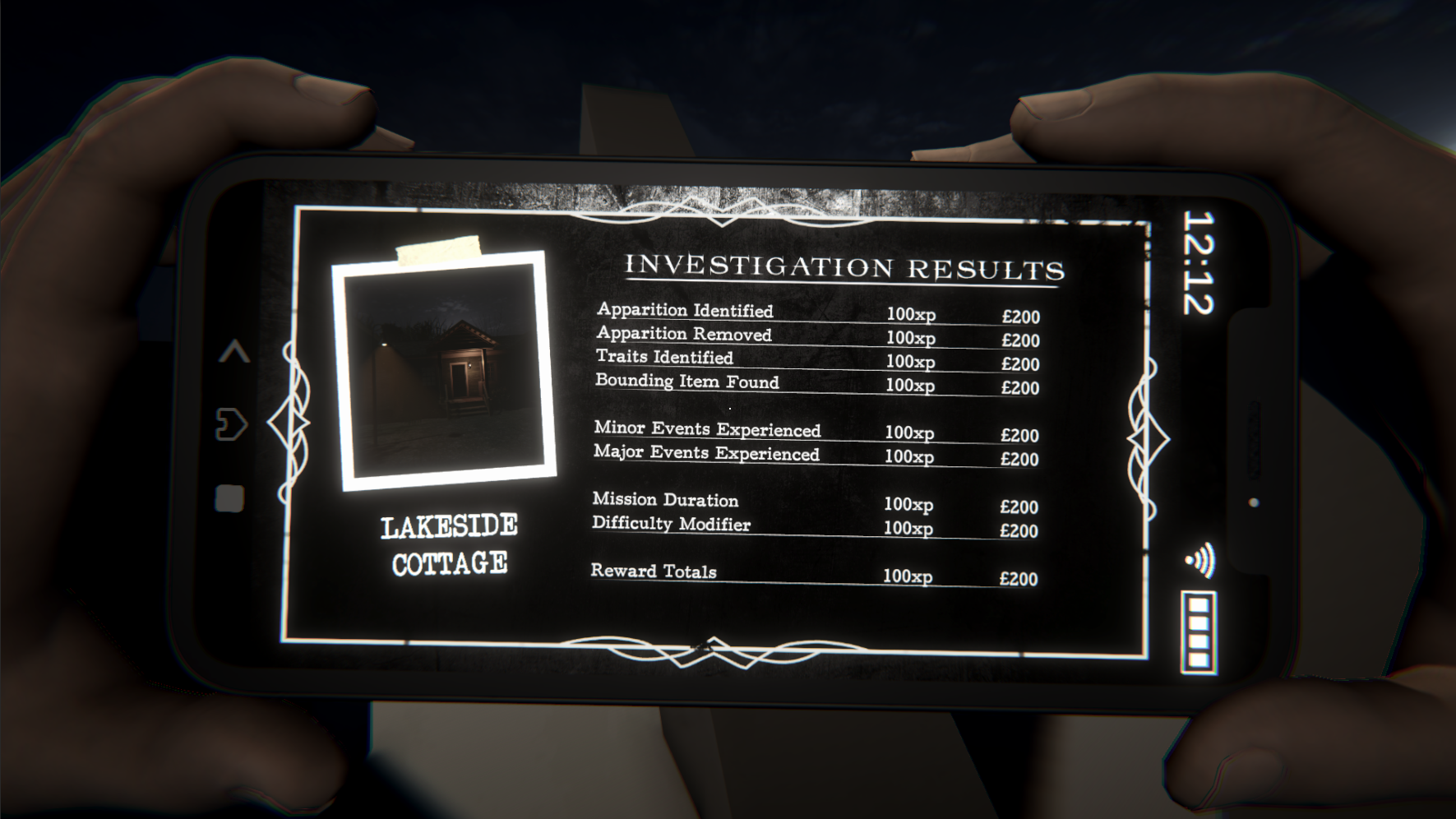Click the Investigation Results header
Viewport: 1456px width, 819px height.
coord(847,266)
